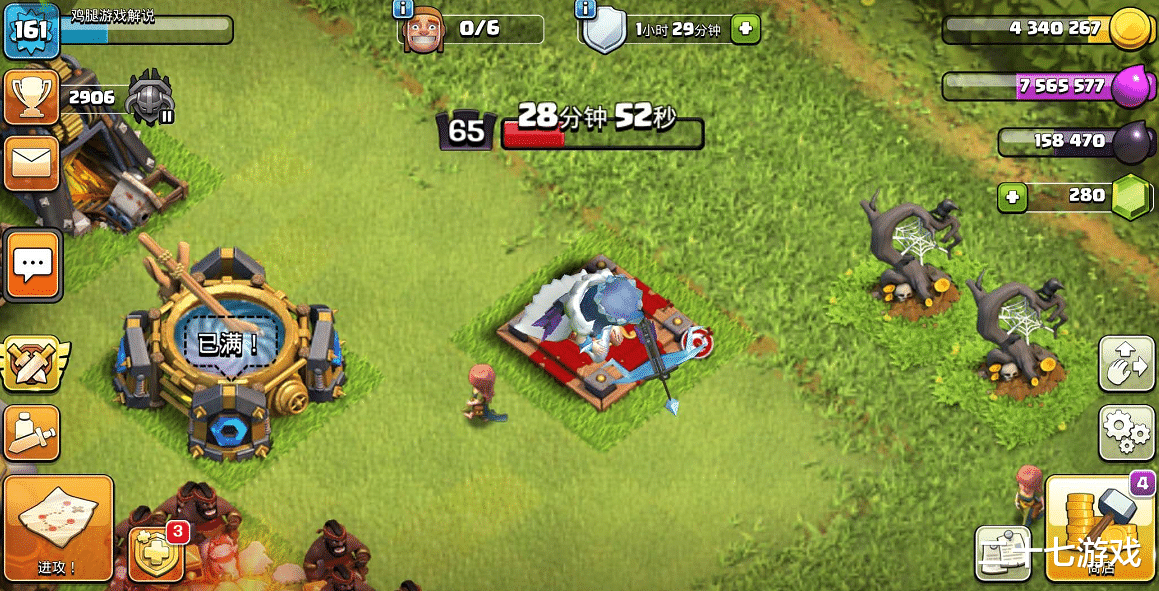The image size is (1159, 591).
Task: Tap the level 161 experience badge
Action: point(30,29)
